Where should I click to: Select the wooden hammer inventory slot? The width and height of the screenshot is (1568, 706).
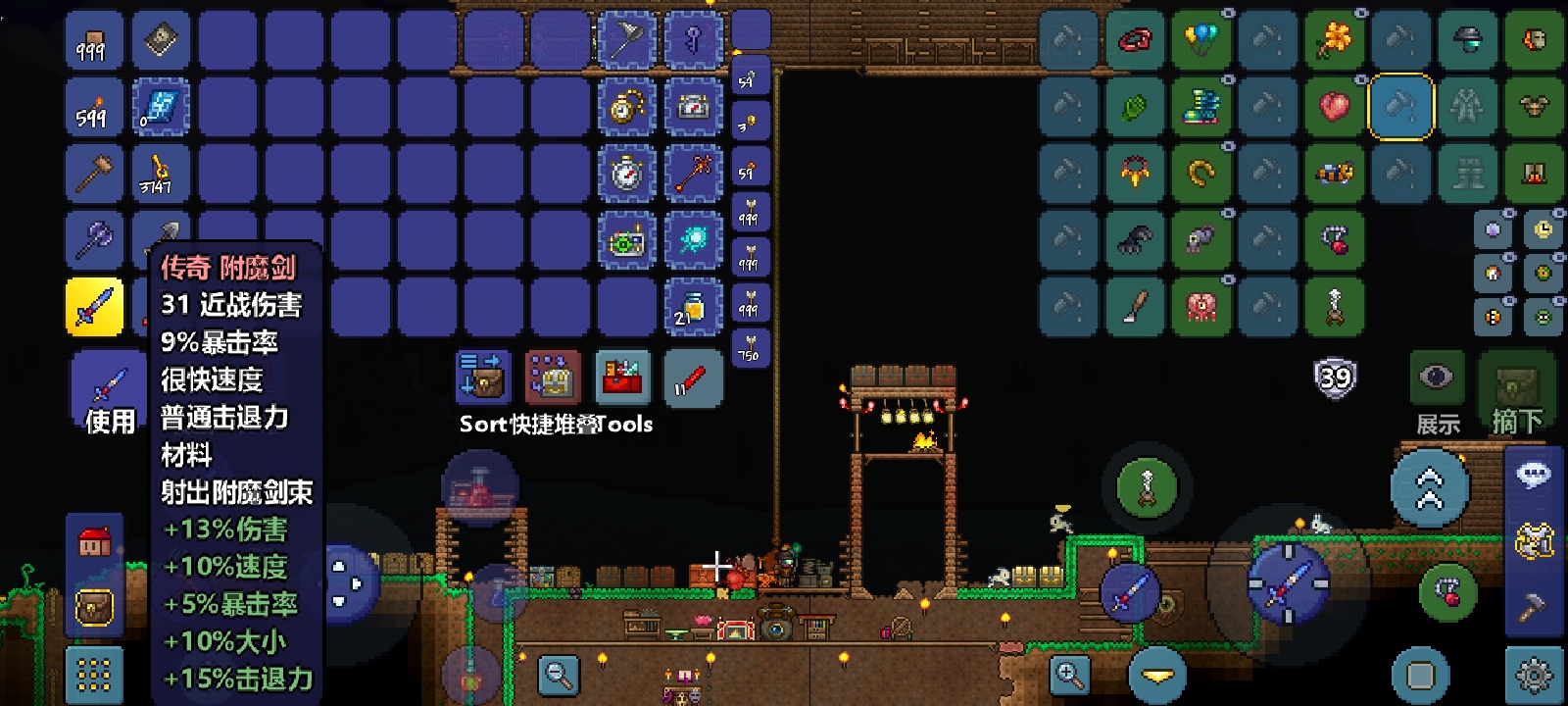click(x=94, y=174)
